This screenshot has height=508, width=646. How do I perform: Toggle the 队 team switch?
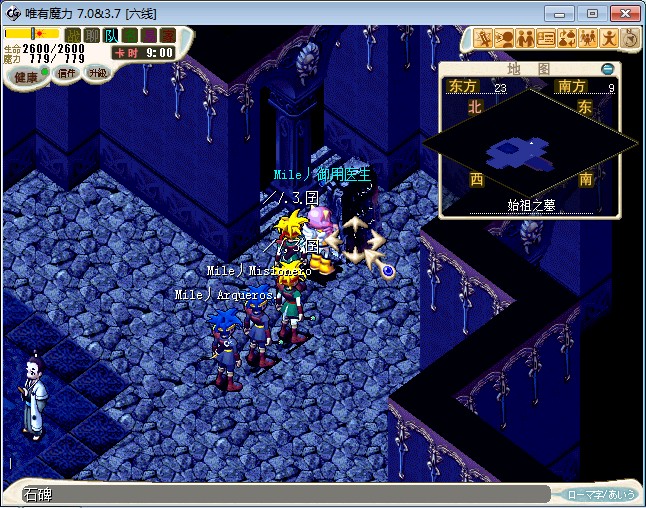click(110, 35)
